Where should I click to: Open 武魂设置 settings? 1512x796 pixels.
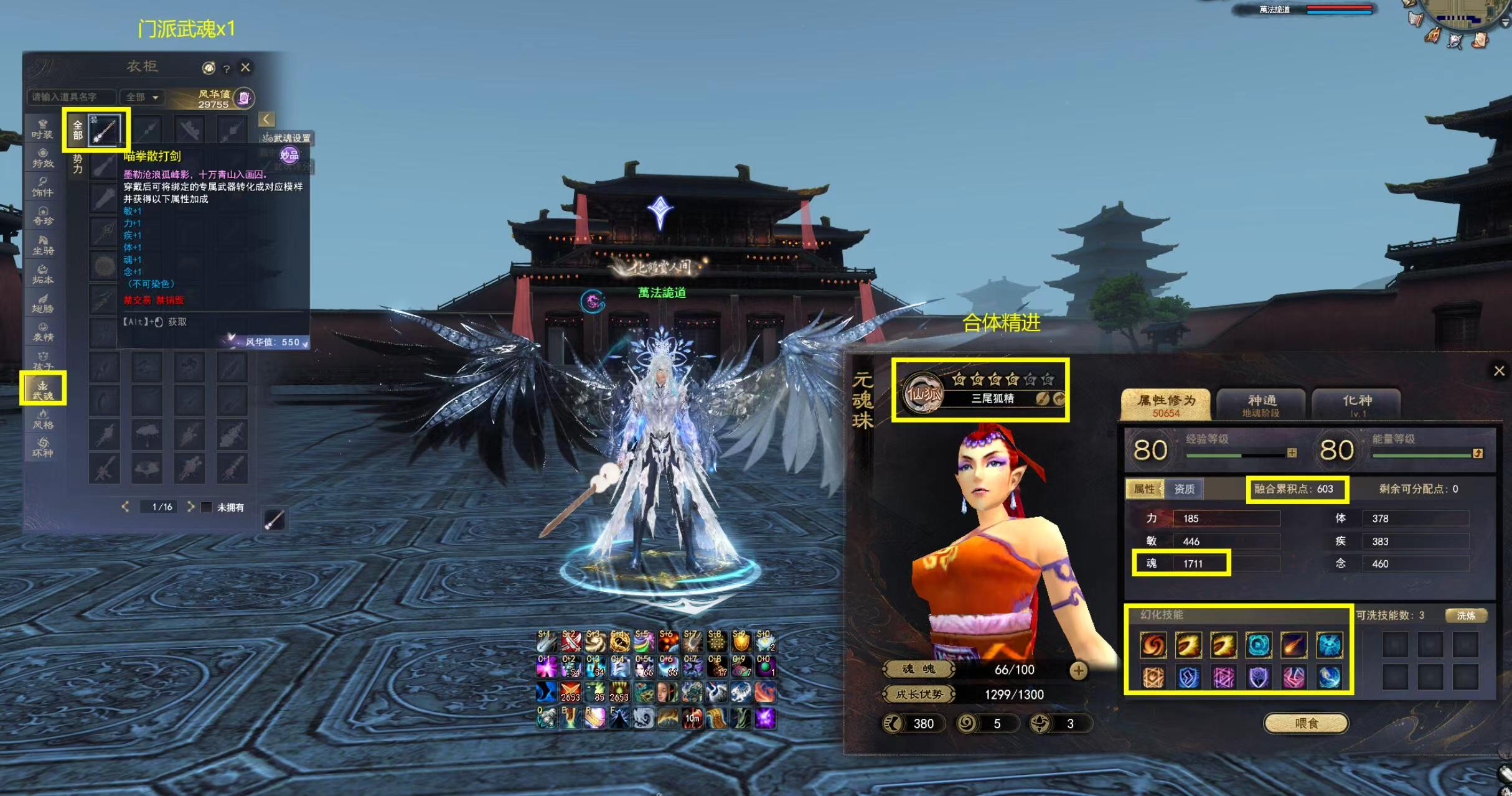(x=287, y=138)
